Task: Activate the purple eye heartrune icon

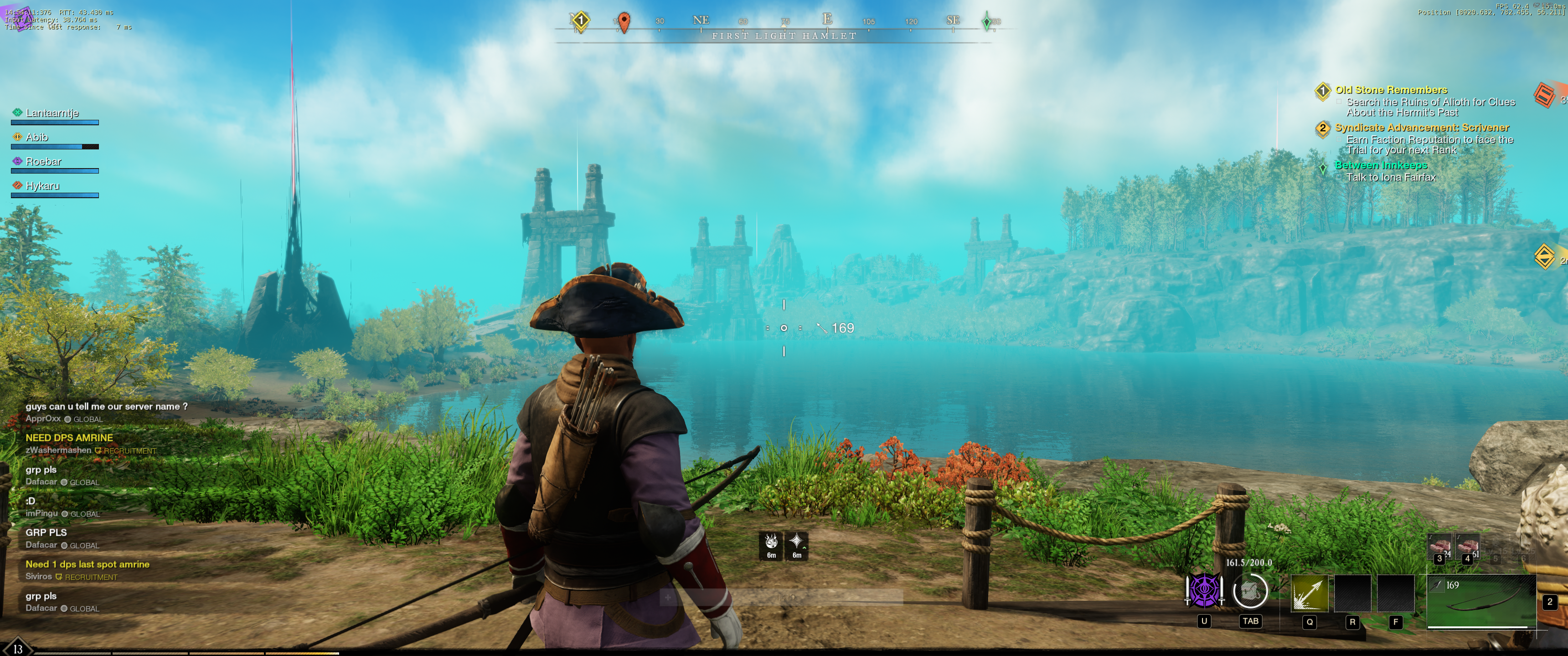Action: coord(1204,590)
